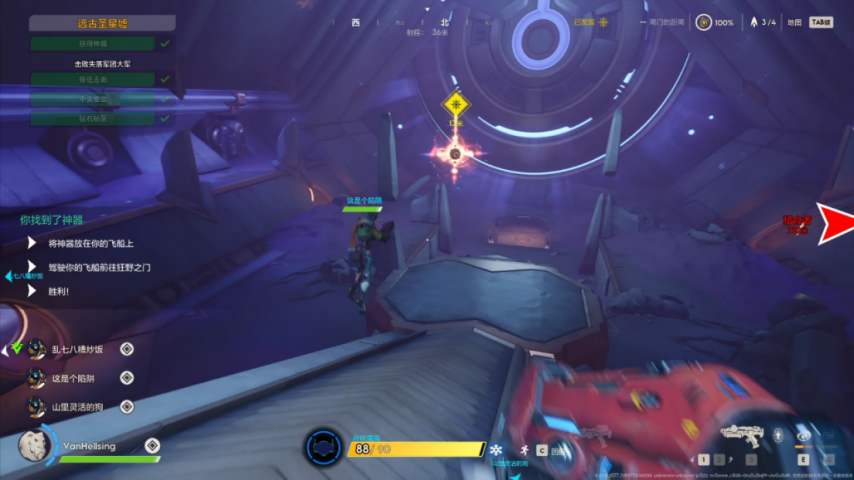Click the 100% shield coin icon
This screenshot has width=854, height=480.
(704, 22)
